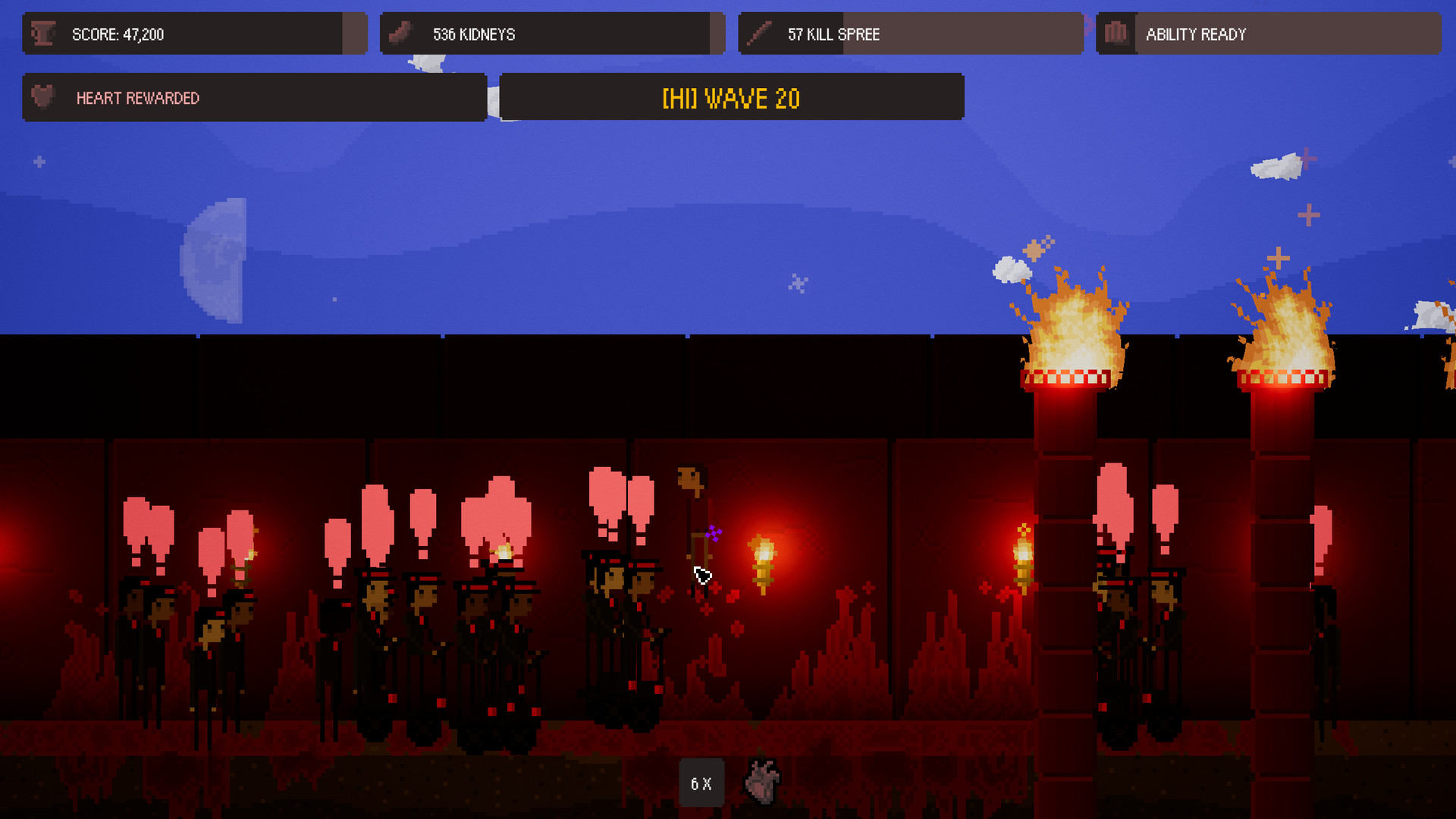Image resolution: width=1456 pixels, height=819 pixels.
Task: Activate the Ability Ready fist icon
Action: coord(1116,33)
